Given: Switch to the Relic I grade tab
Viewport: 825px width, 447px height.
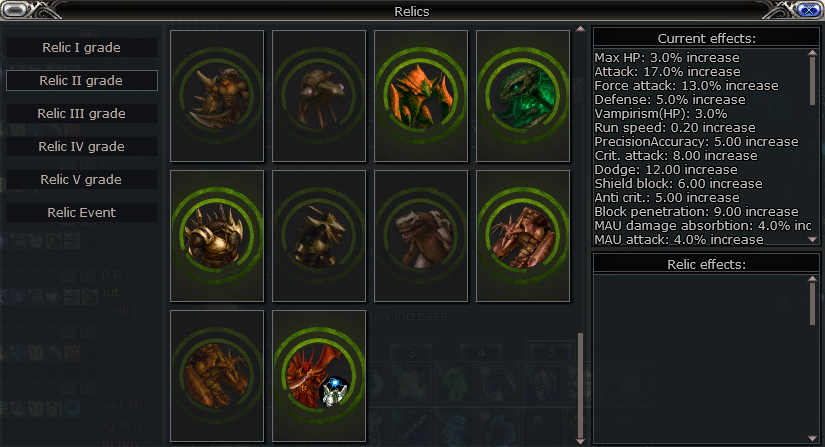Looking at the screenshot, I should pyautogui.click(x=82, y=48).
